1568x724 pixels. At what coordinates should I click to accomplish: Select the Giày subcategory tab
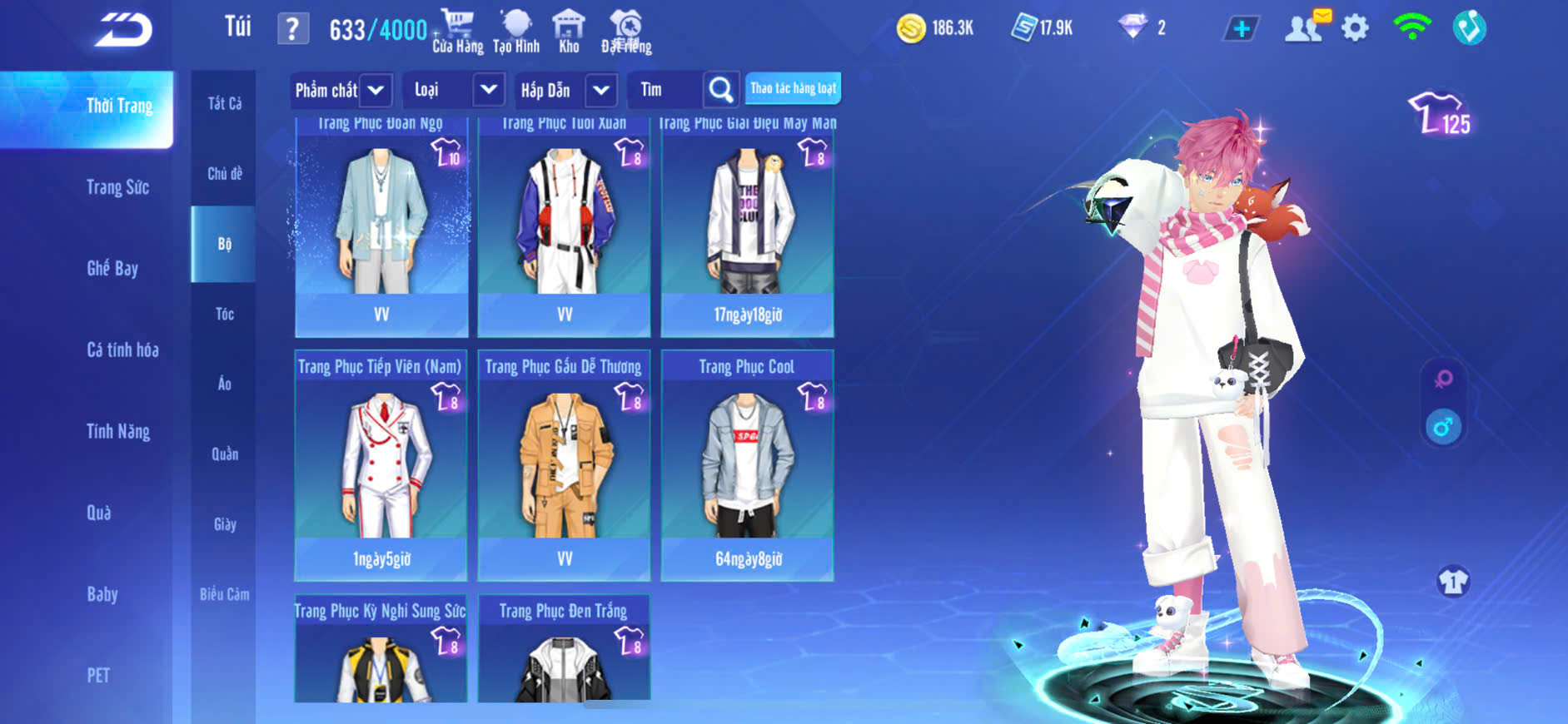click(x=225, y=524)
